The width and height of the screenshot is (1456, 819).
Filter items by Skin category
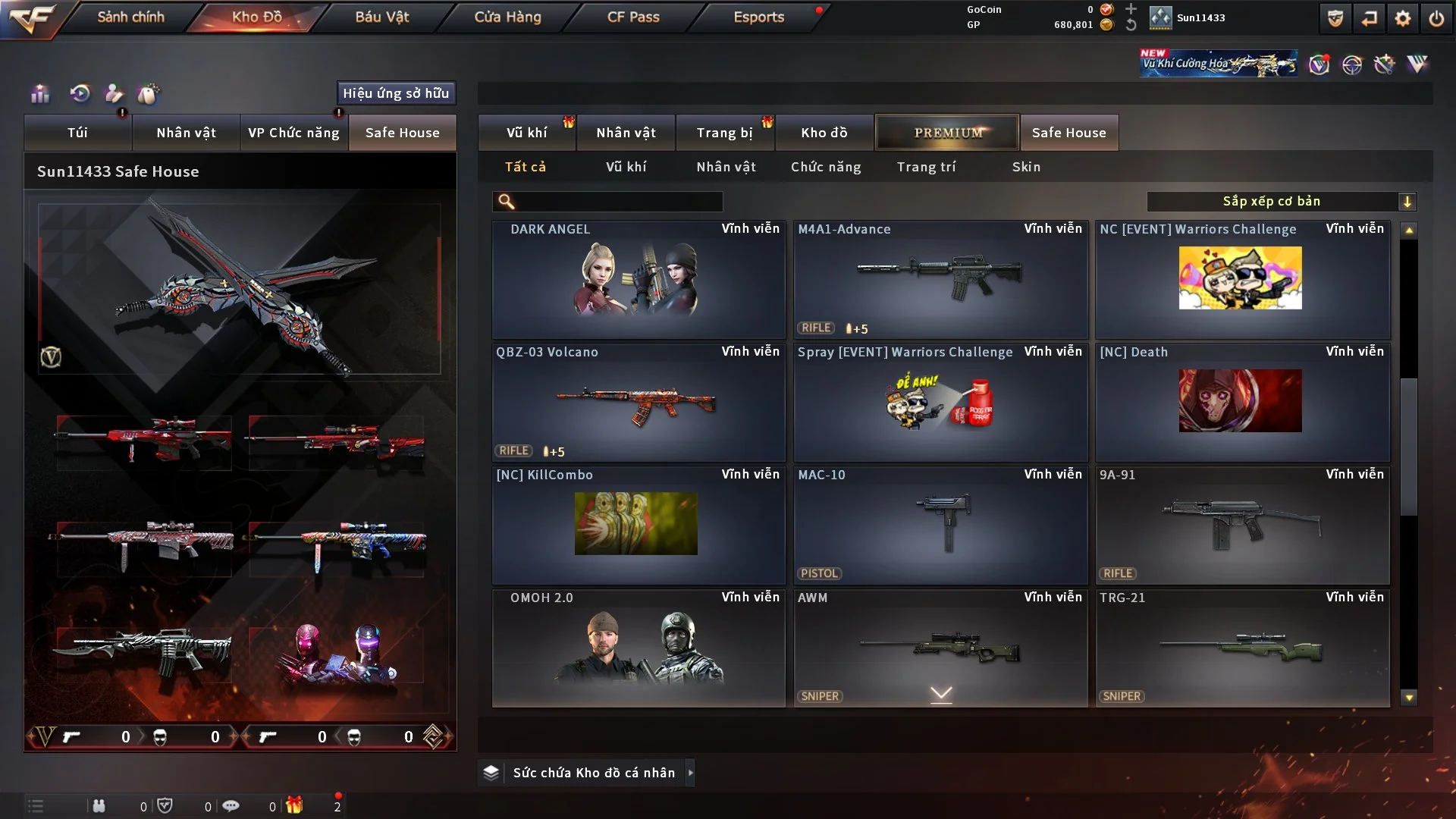1026,167
